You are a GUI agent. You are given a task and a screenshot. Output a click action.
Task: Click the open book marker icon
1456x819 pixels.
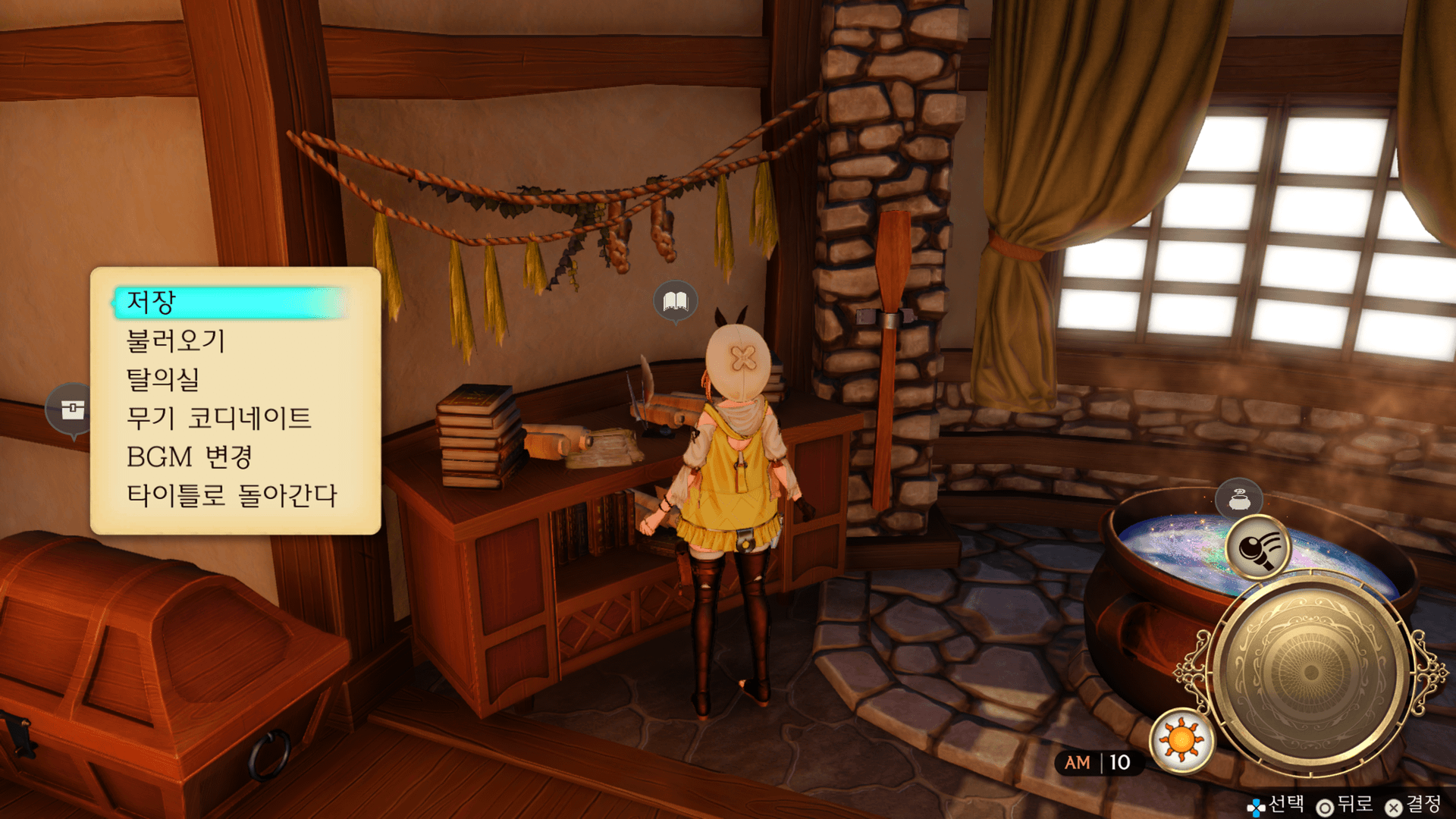click(x=675, y=301)
